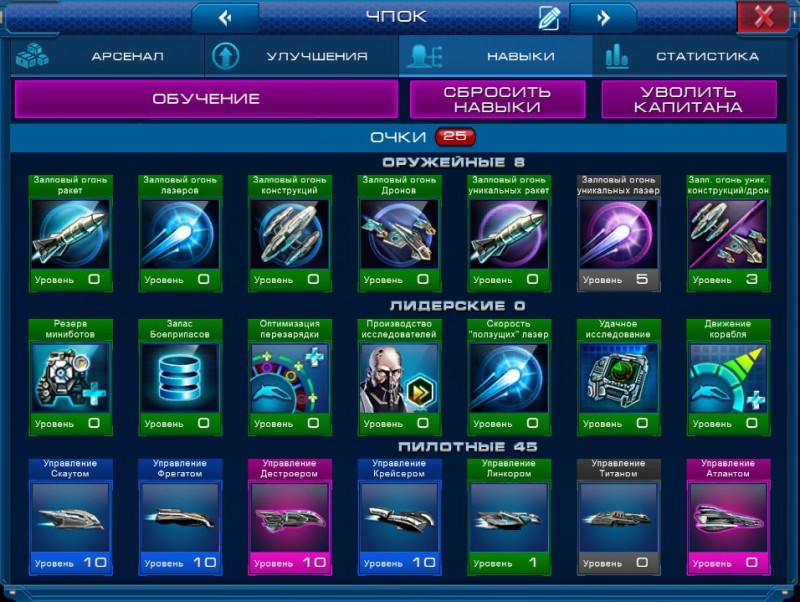
Task: Switch to the Арсенал tab
Action: pyautogui.click(x=105, y=57)
